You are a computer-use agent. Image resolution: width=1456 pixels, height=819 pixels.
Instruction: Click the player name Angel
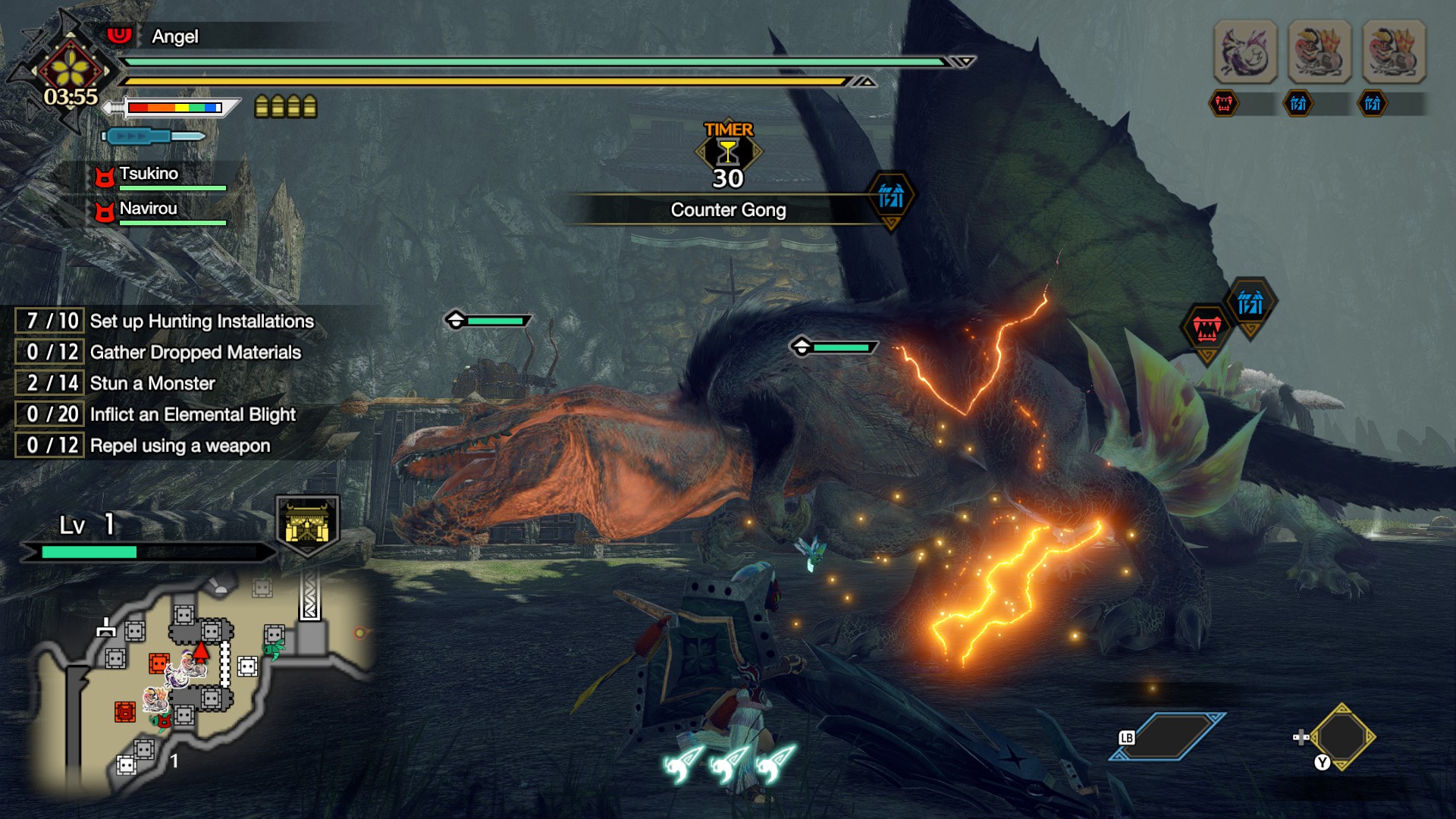tap(174, 36)
